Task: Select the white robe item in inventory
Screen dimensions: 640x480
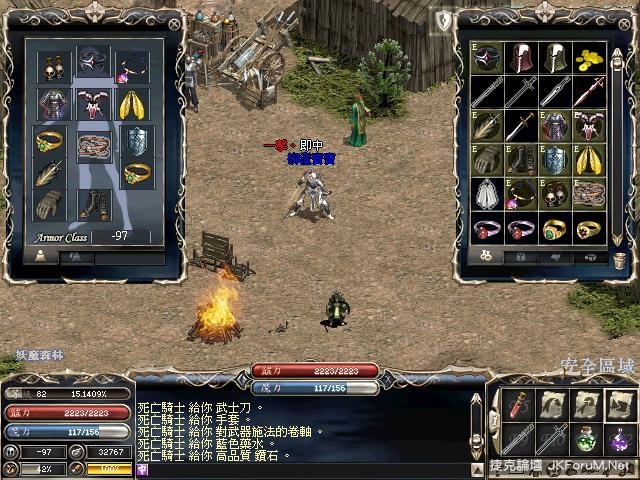Action: pos(486,194)
